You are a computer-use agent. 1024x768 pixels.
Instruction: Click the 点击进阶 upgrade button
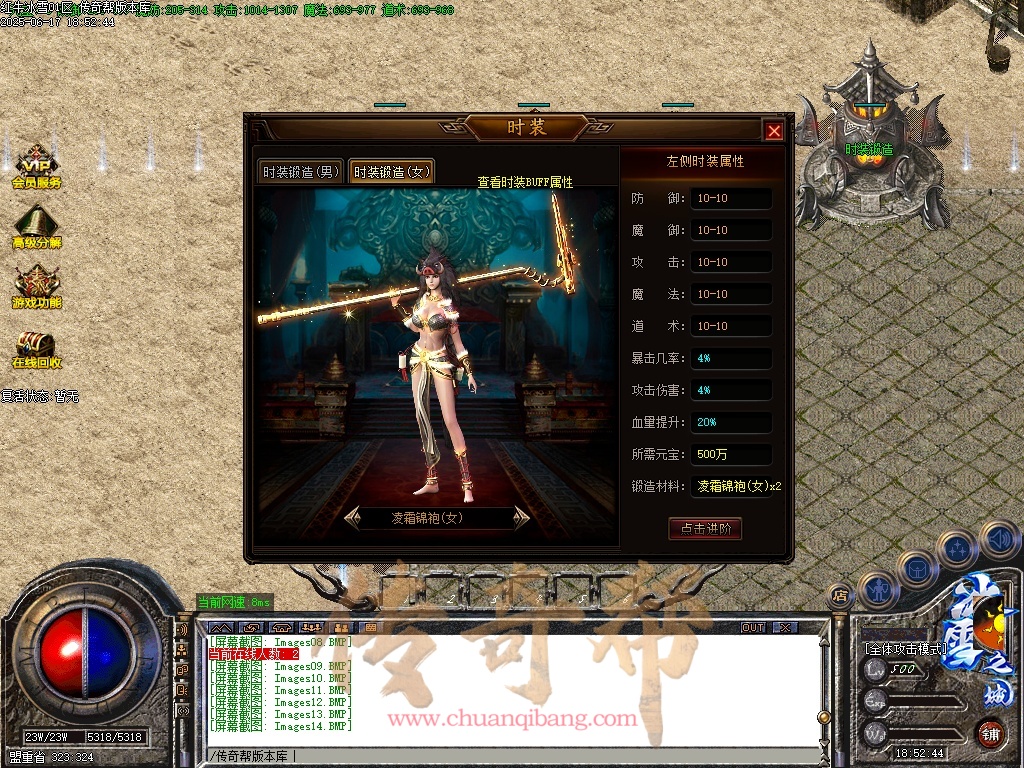coord(705,529)
